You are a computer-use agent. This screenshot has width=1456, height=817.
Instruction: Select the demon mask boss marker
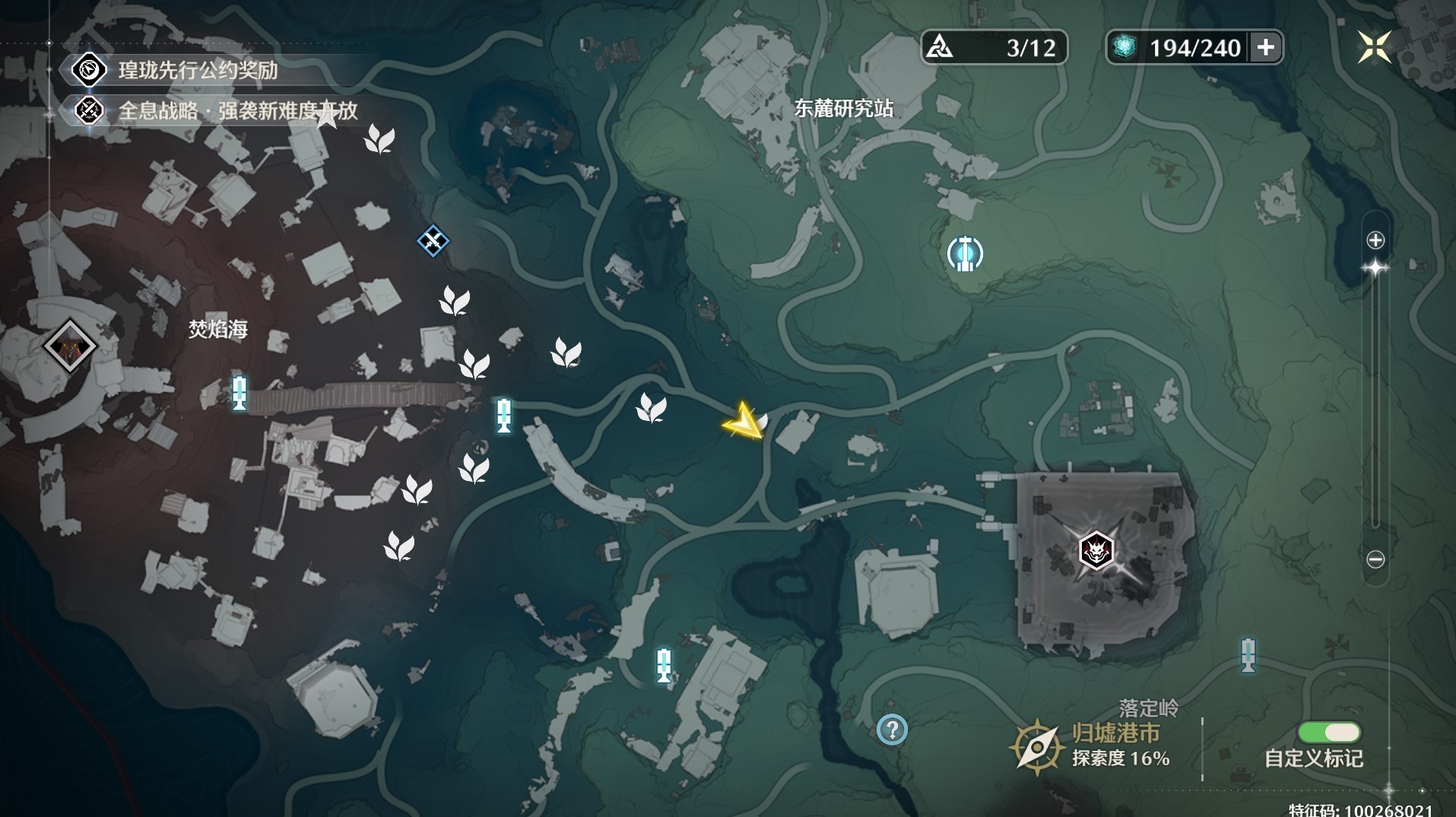tap(1096, 550)
